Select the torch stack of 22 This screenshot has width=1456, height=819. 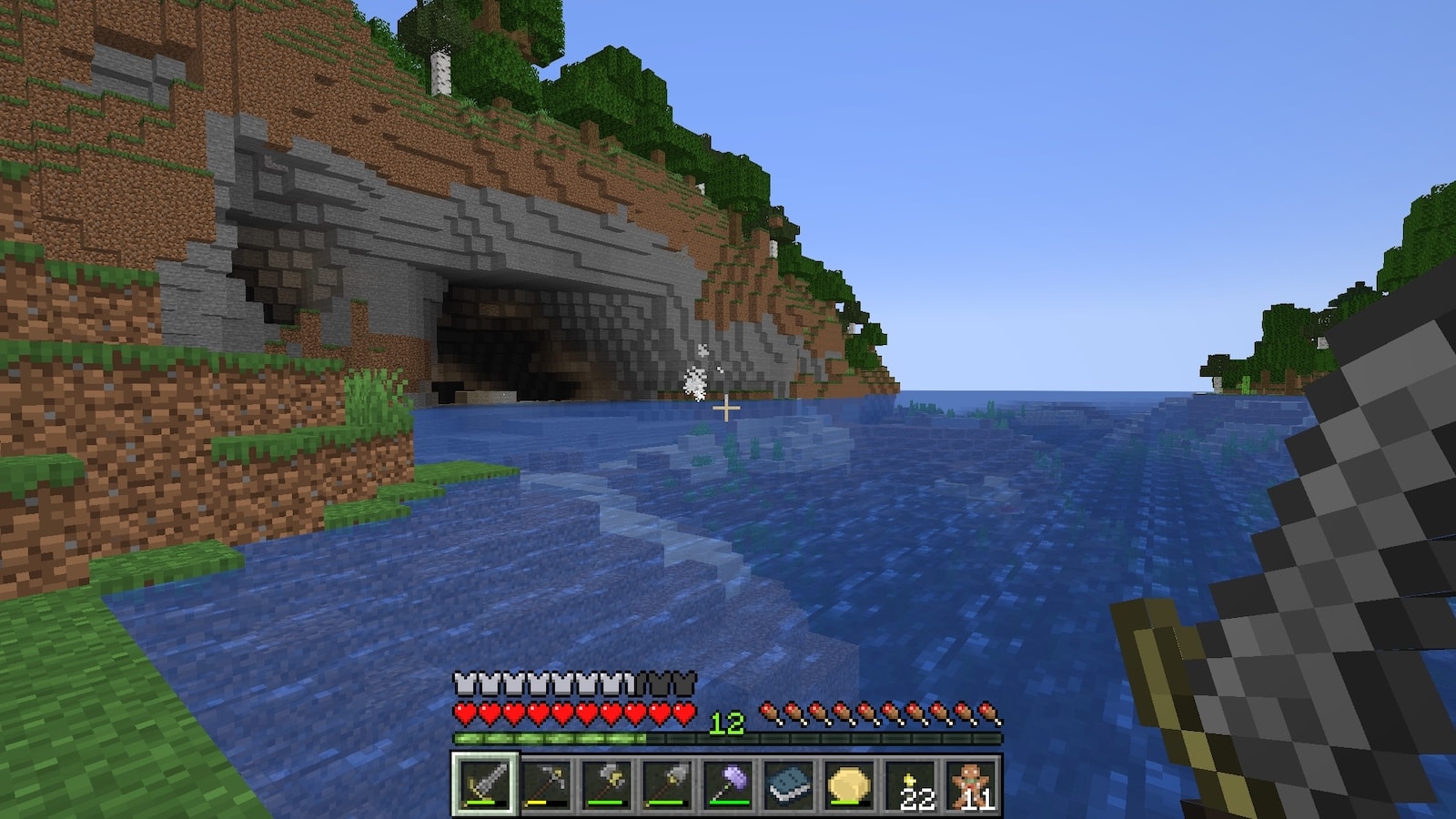click(x=911, y=783)
